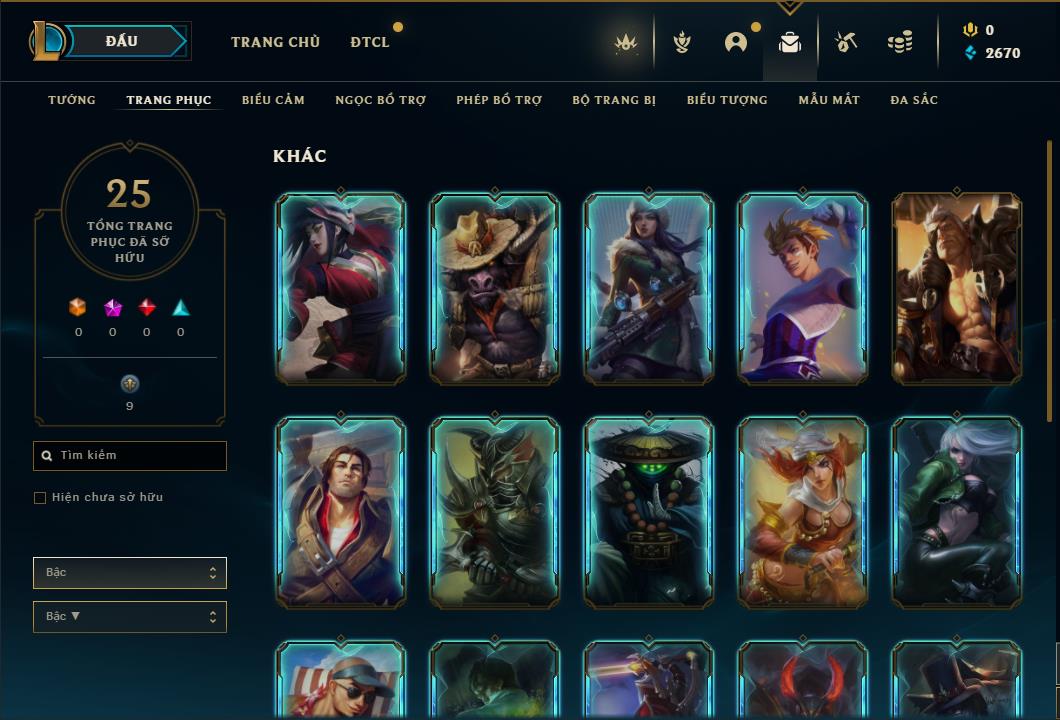Select the cowboy bull skin card

point(494,288)
